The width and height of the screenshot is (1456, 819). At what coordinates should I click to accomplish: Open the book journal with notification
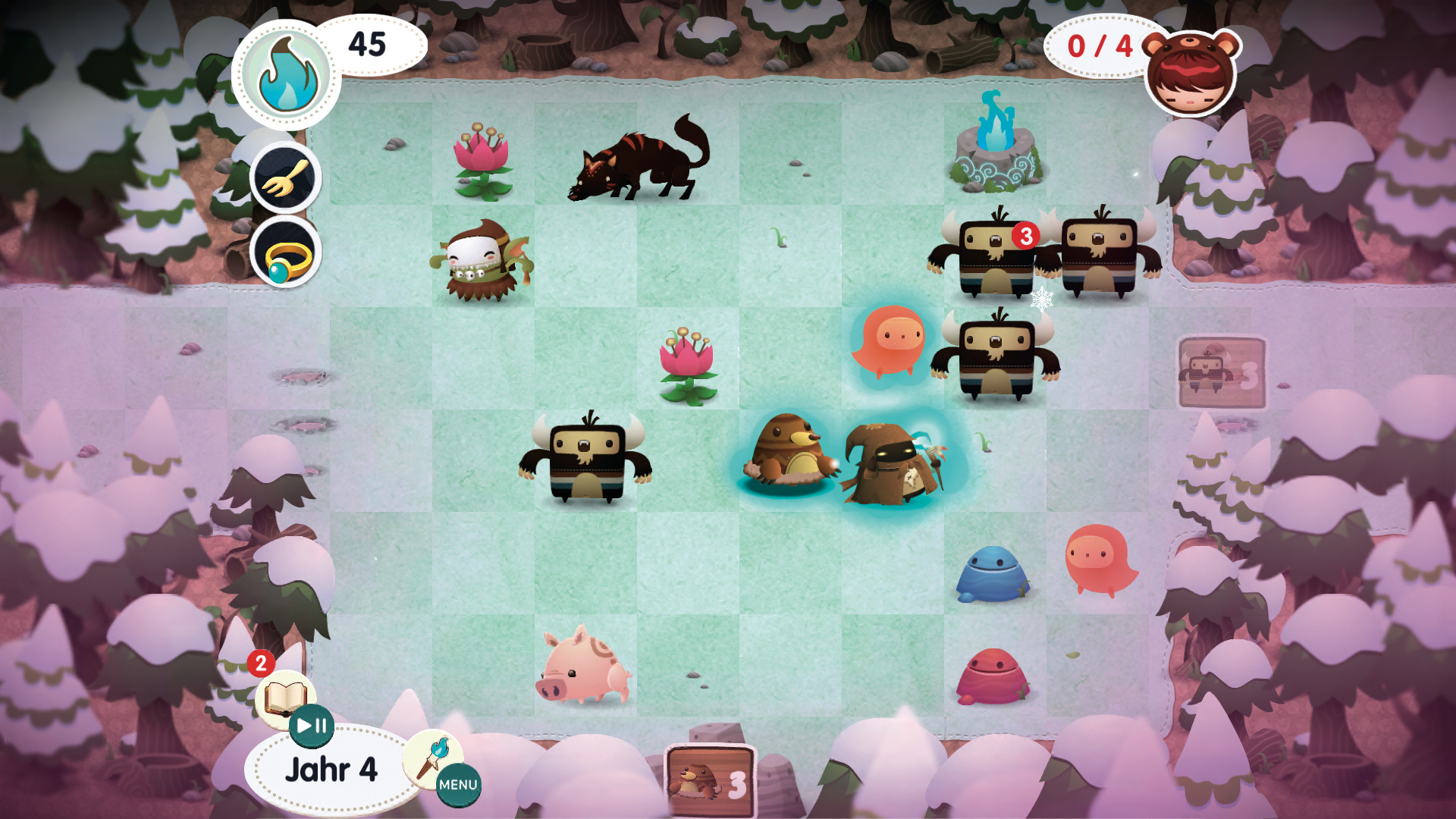click(x=284, y=694)
